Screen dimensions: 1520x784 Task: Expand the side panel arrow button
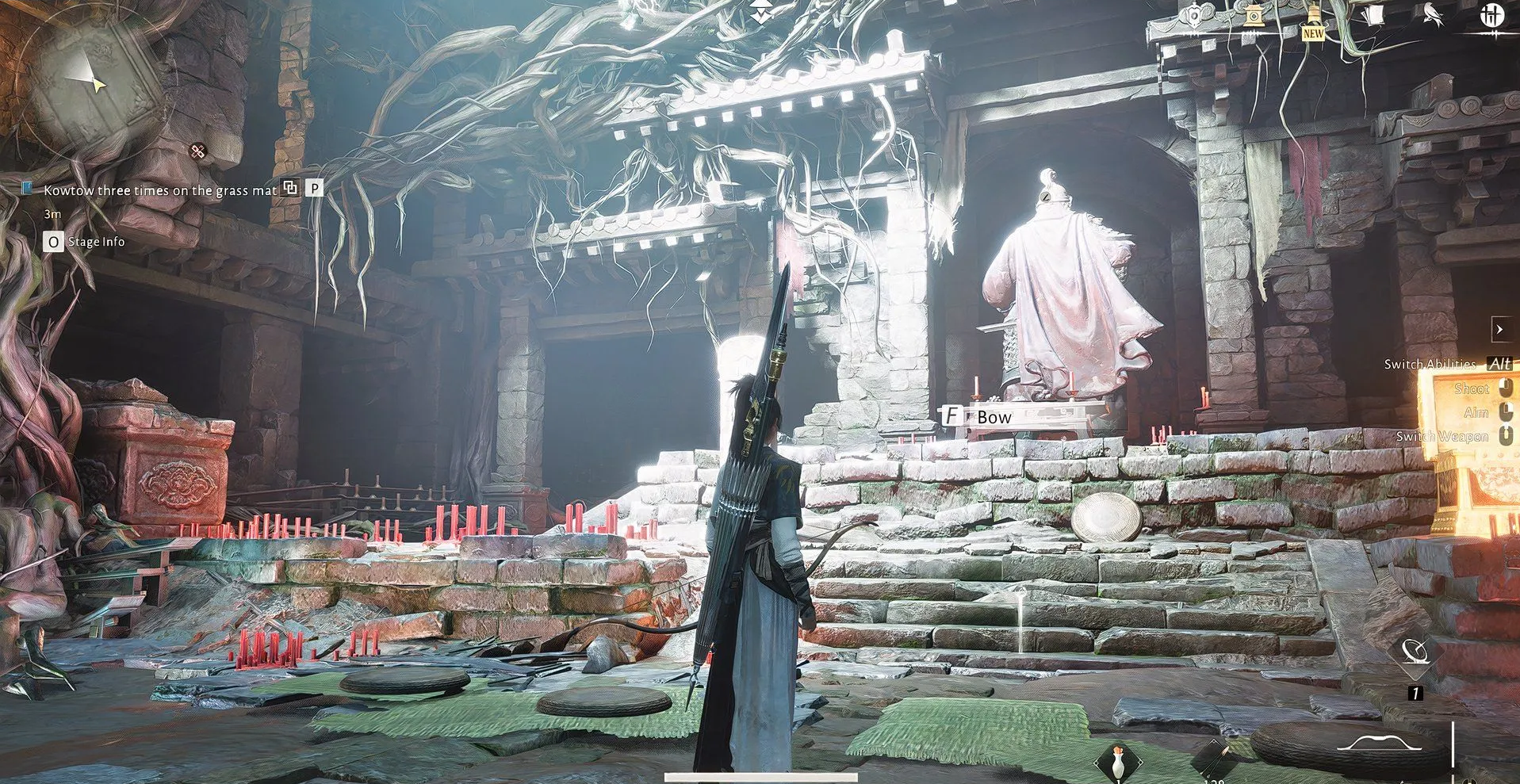coord(1499,328)
